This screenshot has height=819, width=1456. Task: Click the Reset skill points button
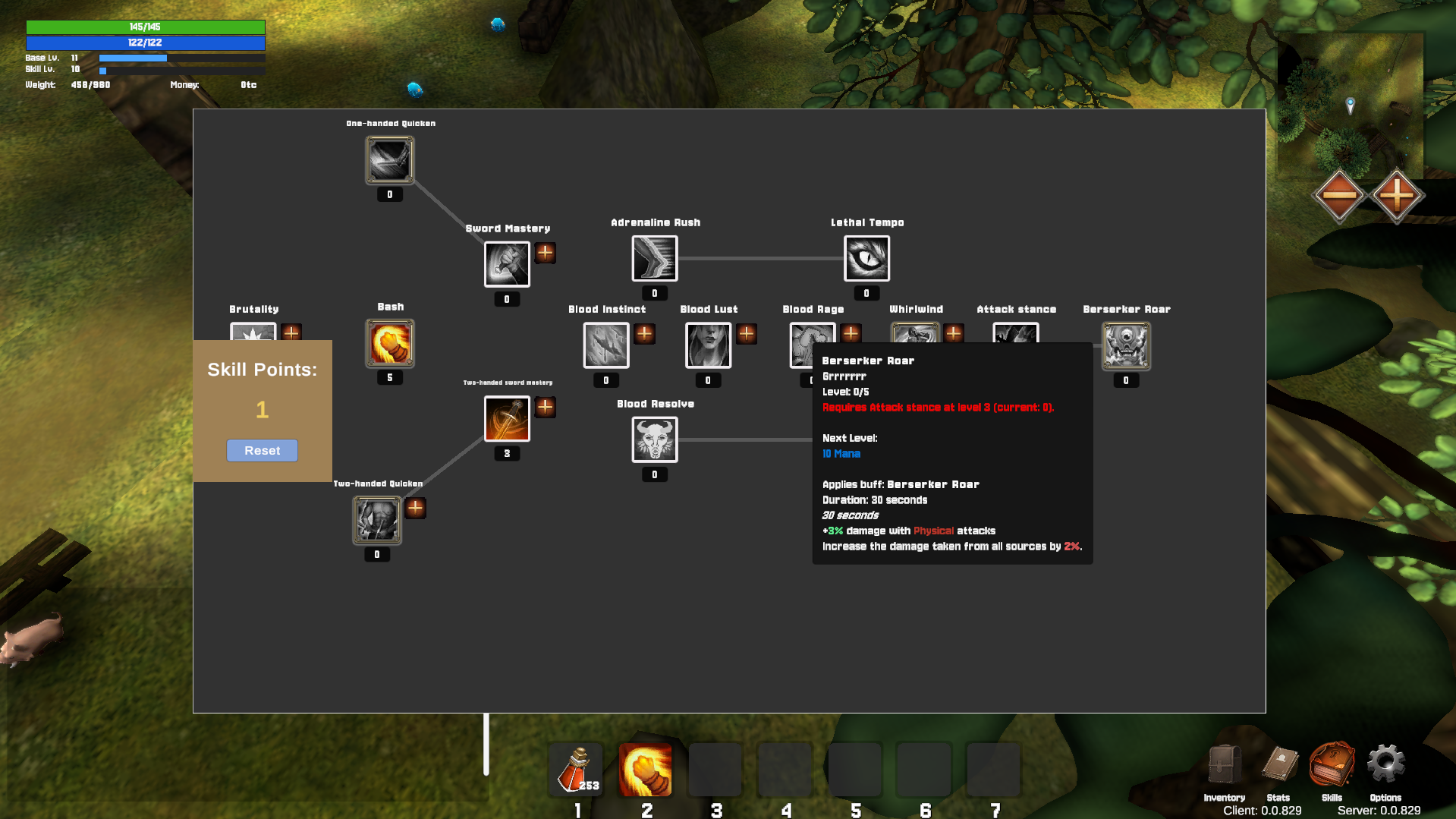click(262, 450)
